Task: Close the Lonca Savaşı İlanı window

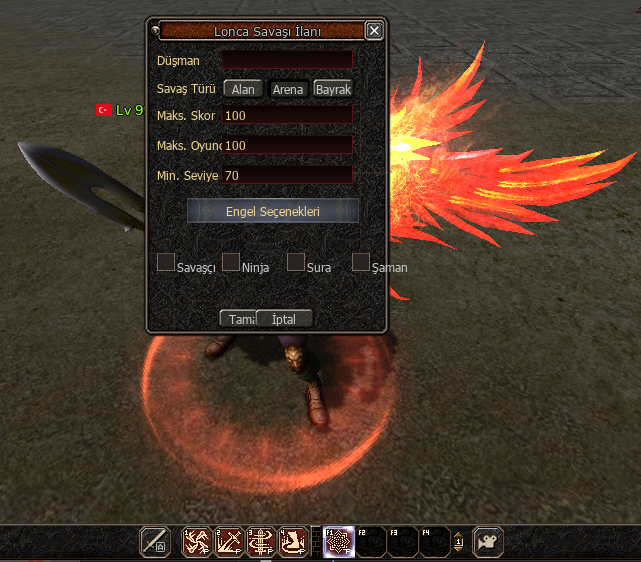Action: pos(374,31)
